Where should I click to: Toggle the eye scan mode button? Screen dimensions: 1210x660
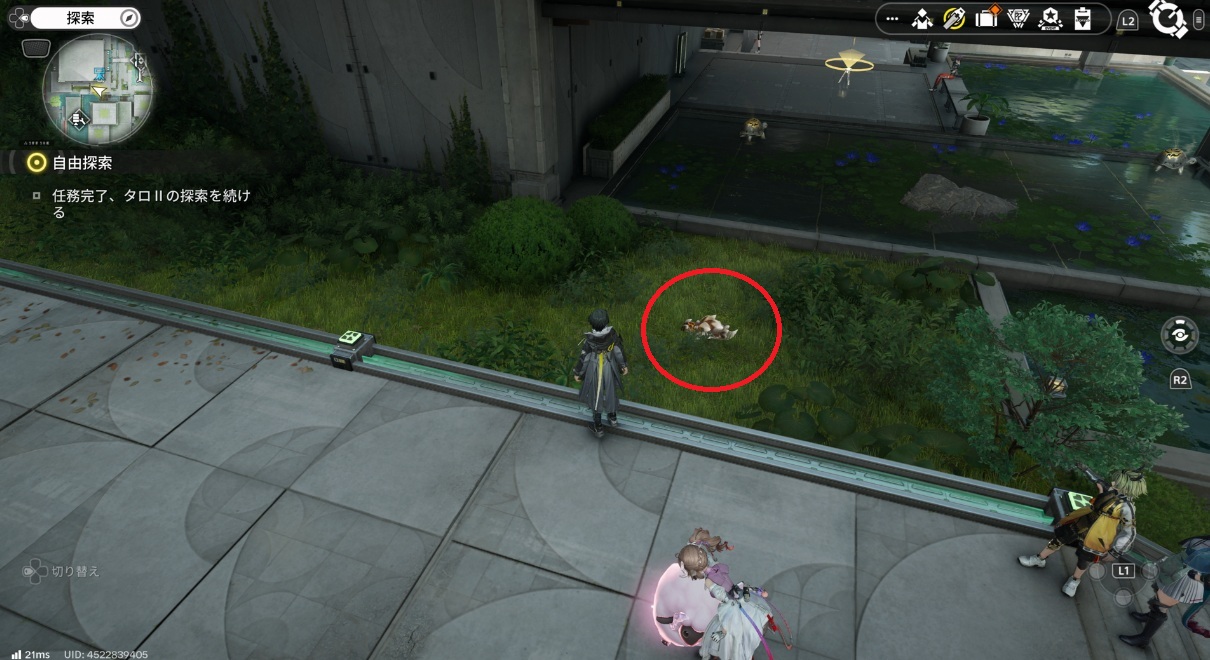coord(1179,336)
